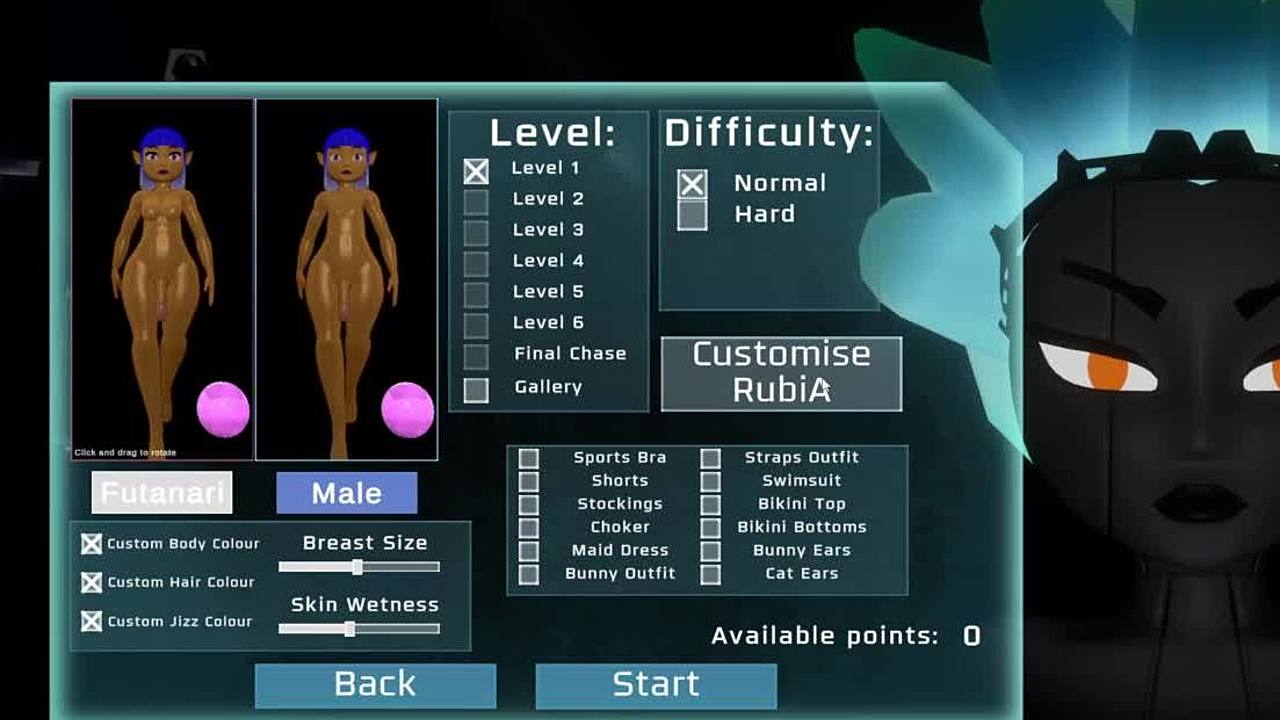Click the Start button
Image resolution: width=1280 pixels, height=720 pixels.
[x=656, y=685]
